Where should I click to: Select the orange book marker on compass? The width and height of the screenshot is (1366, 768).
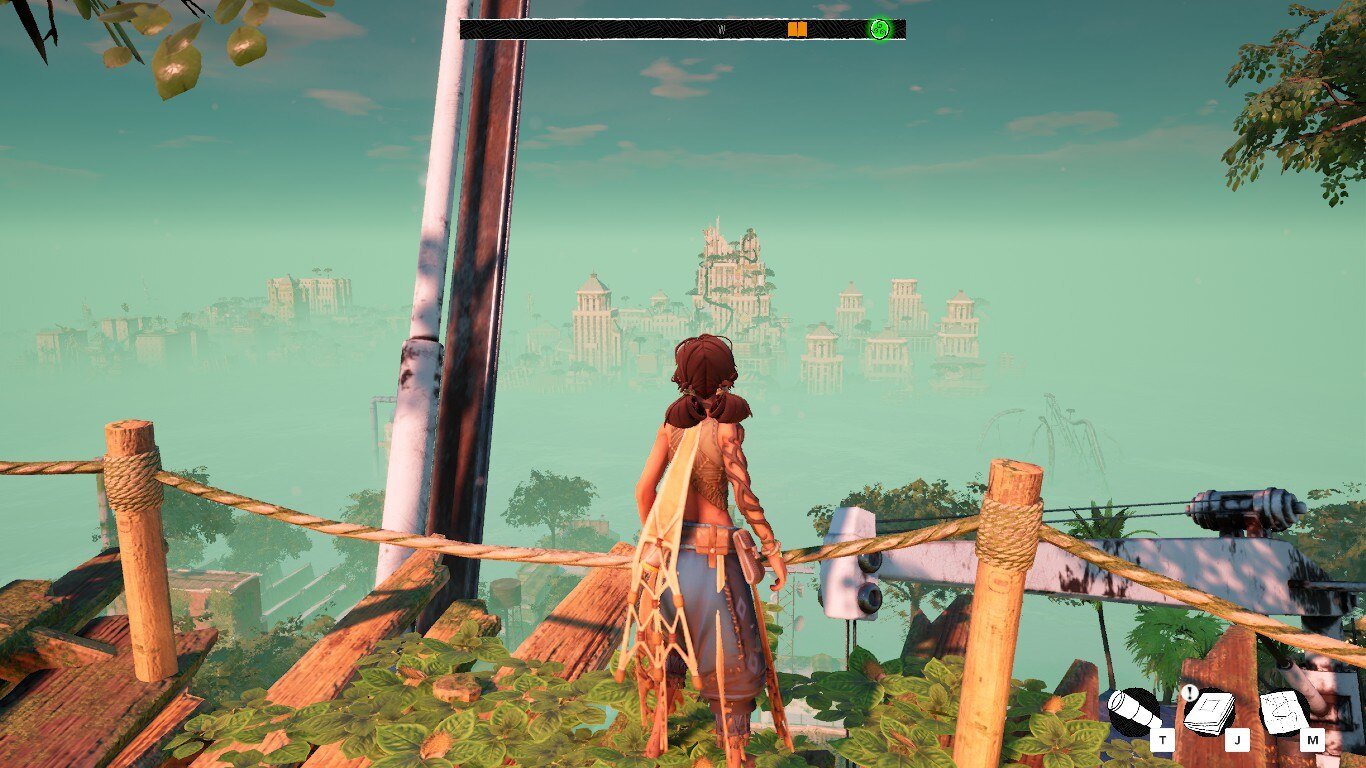797,30
